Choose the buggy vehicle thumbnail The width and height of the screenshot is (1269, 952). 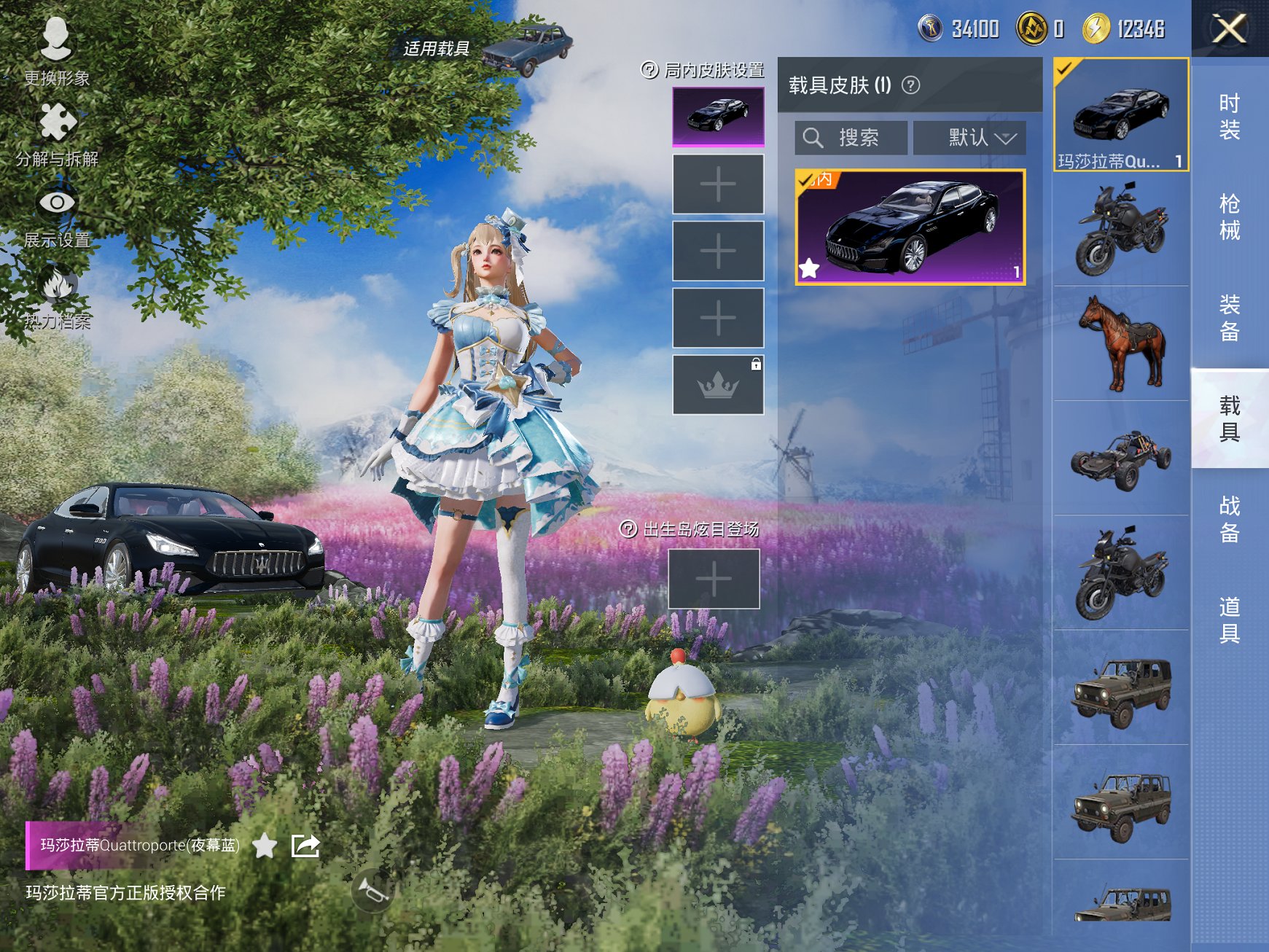[x=1121, y=458]
